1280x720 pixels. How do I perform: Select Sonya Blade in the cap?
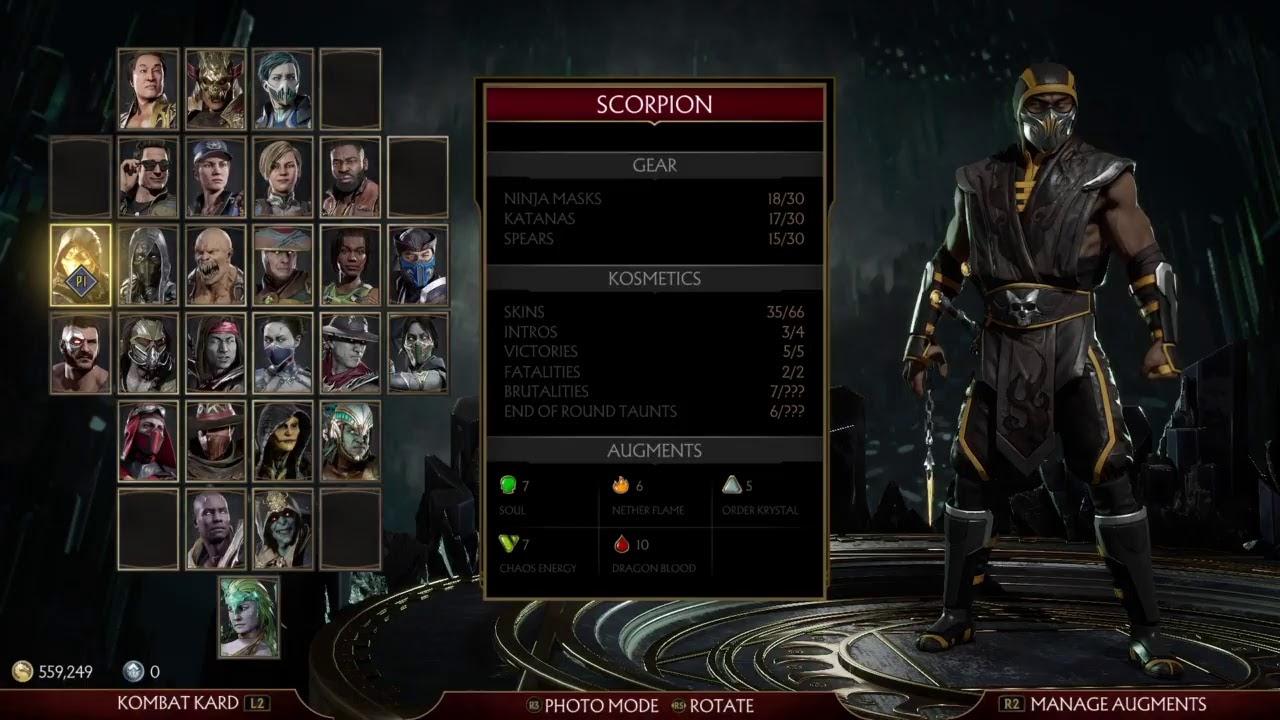click(x=215, y=177)
